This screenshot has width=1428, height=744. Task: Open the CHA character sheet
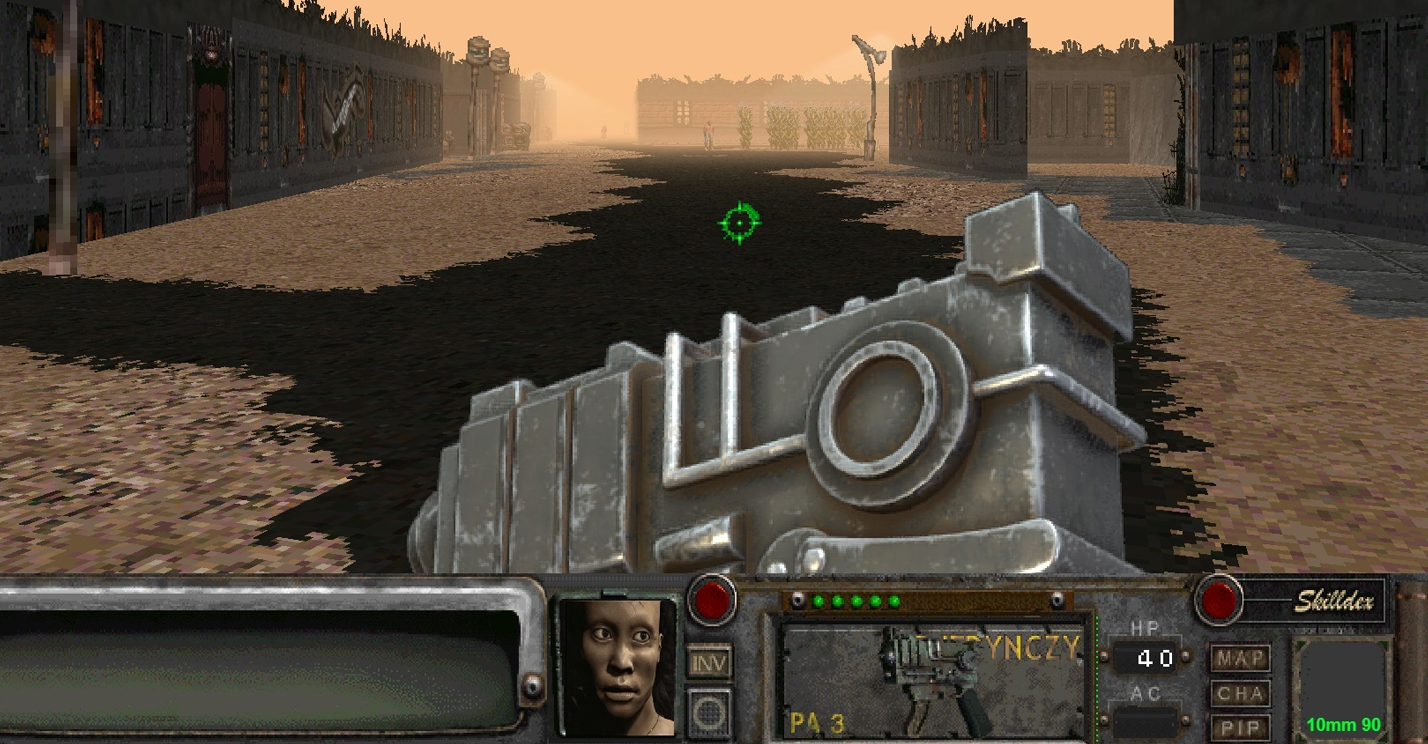(1240, 692)
